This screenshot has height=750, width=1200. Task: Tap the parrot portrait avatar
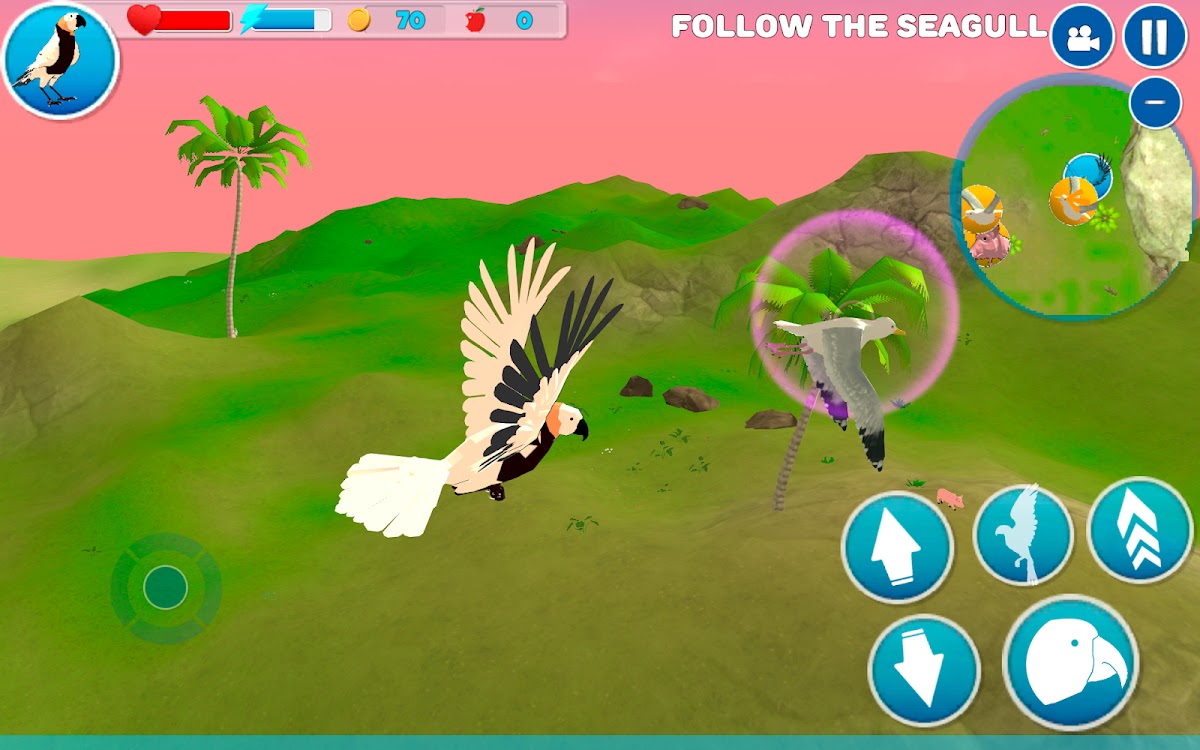tap(60, 60)
